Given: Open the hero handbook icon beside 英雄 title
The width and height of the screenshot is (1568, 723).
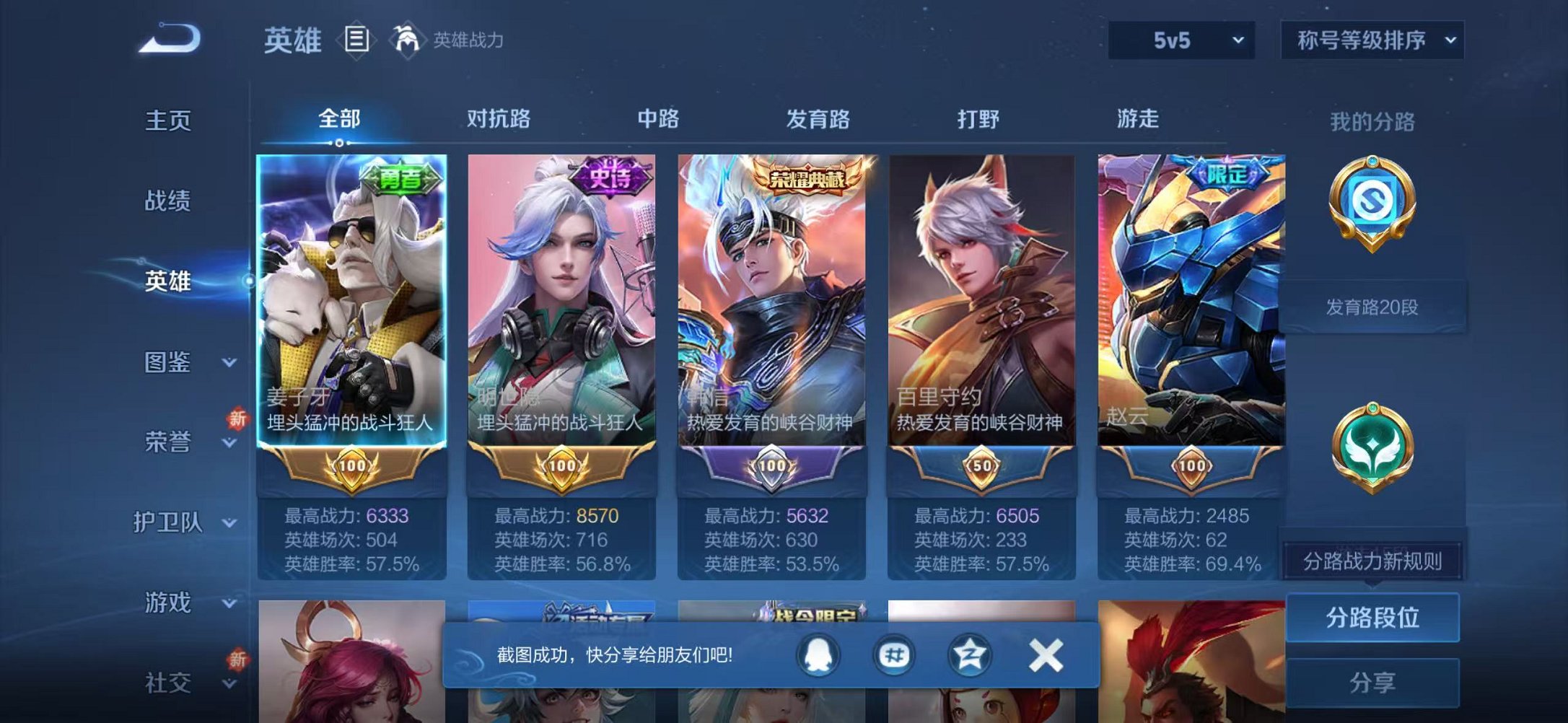Looking at the screenshot, I should pos(356,40).
